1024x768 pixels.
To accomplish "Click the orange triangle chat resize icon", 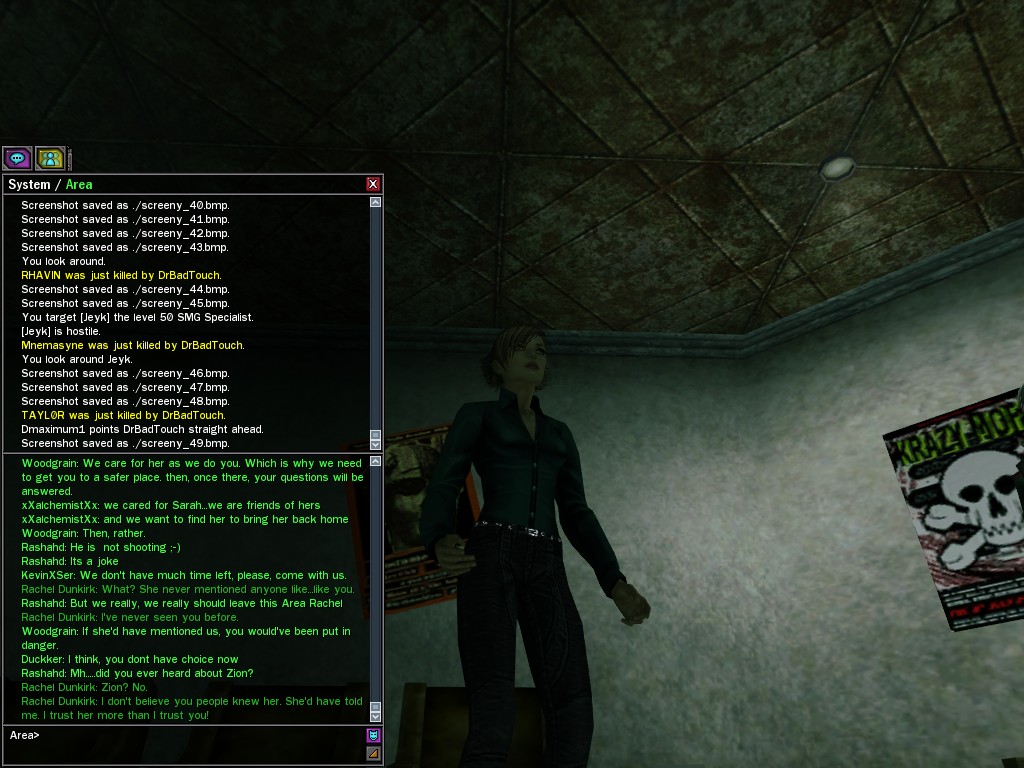I will (373, 753).
